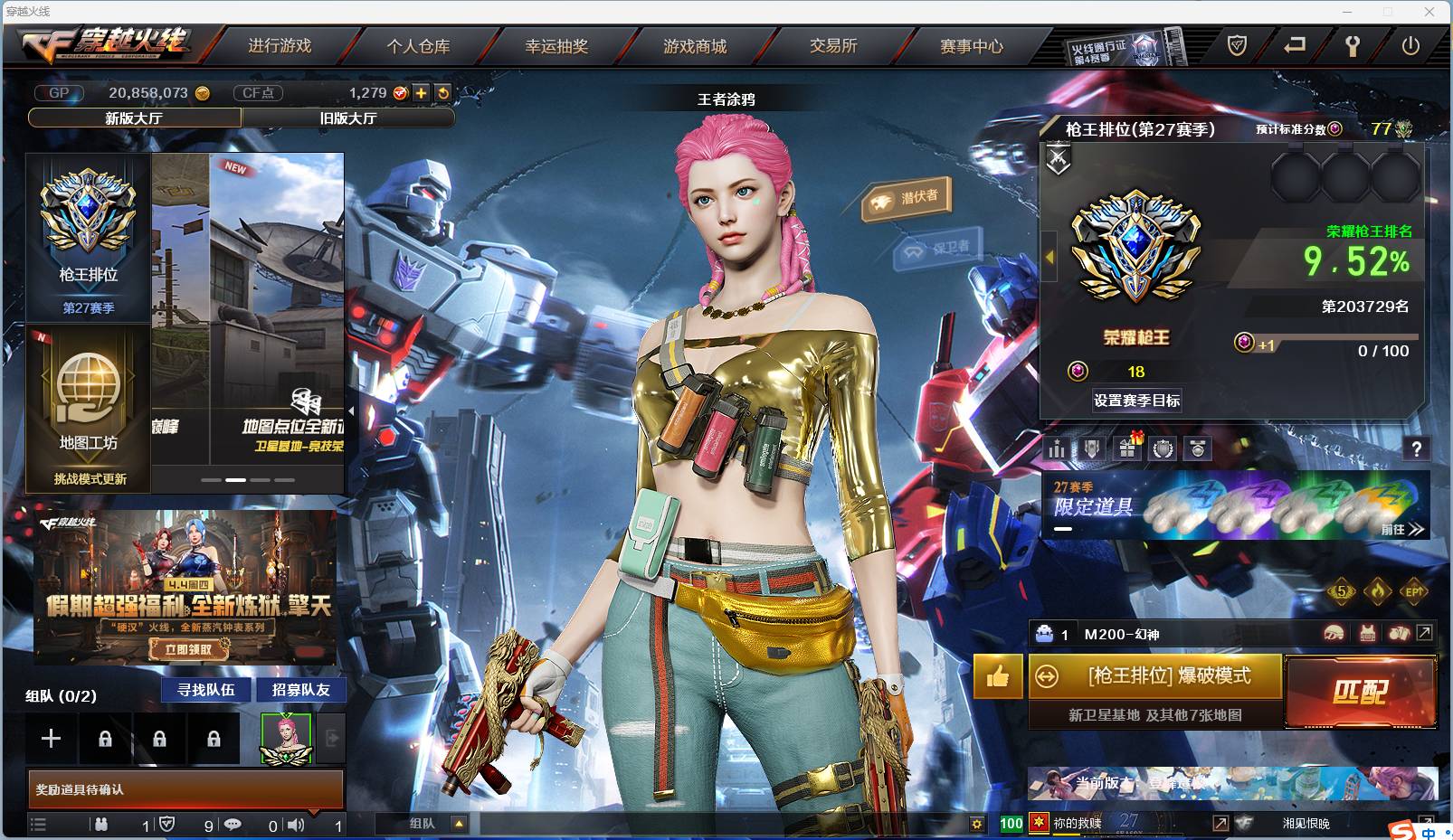Toggle the speaker icon in the bottom bar

point(296,825)
